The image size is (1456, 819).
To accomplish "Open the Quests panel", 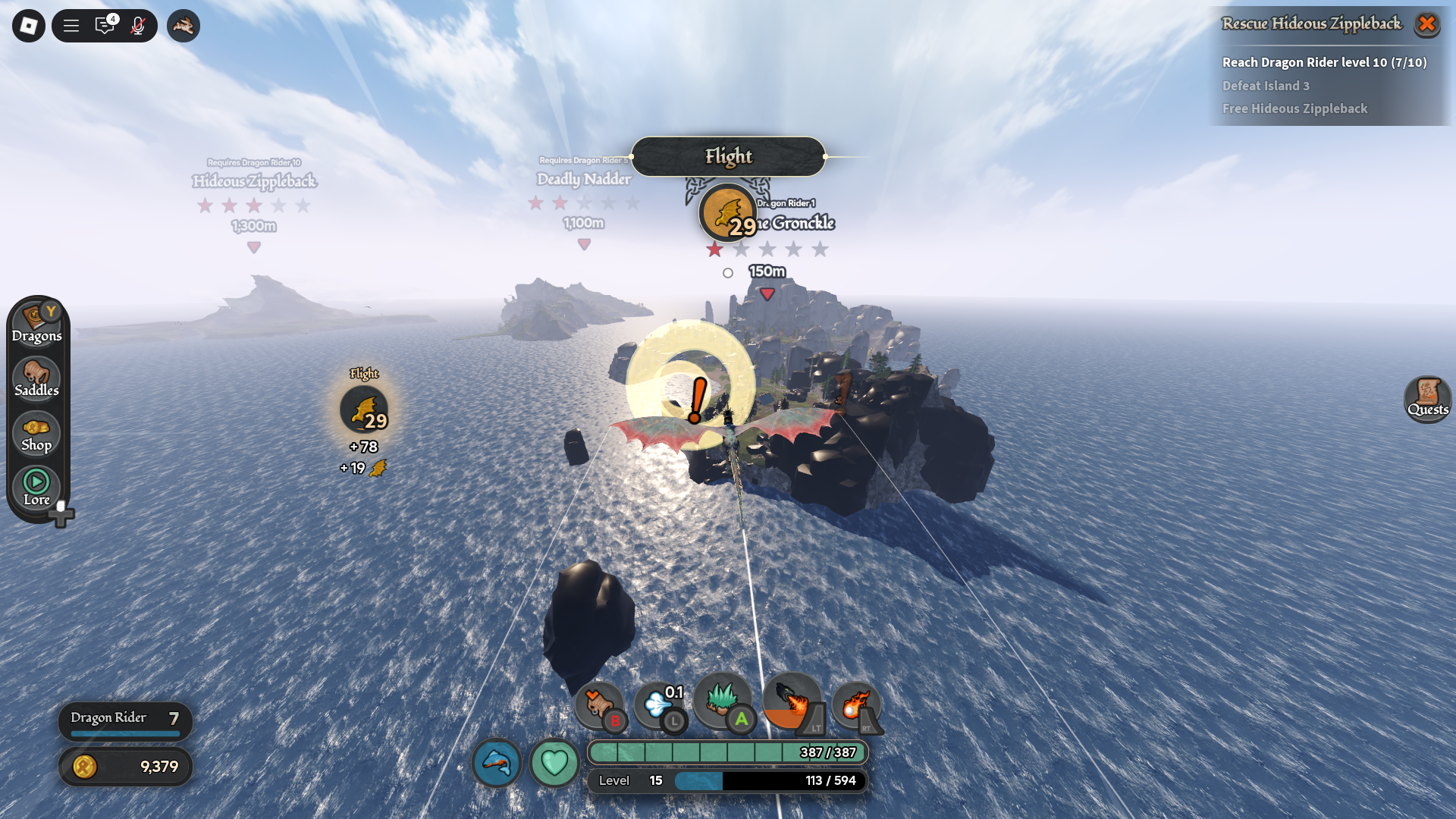I will tap(1427, 398).
